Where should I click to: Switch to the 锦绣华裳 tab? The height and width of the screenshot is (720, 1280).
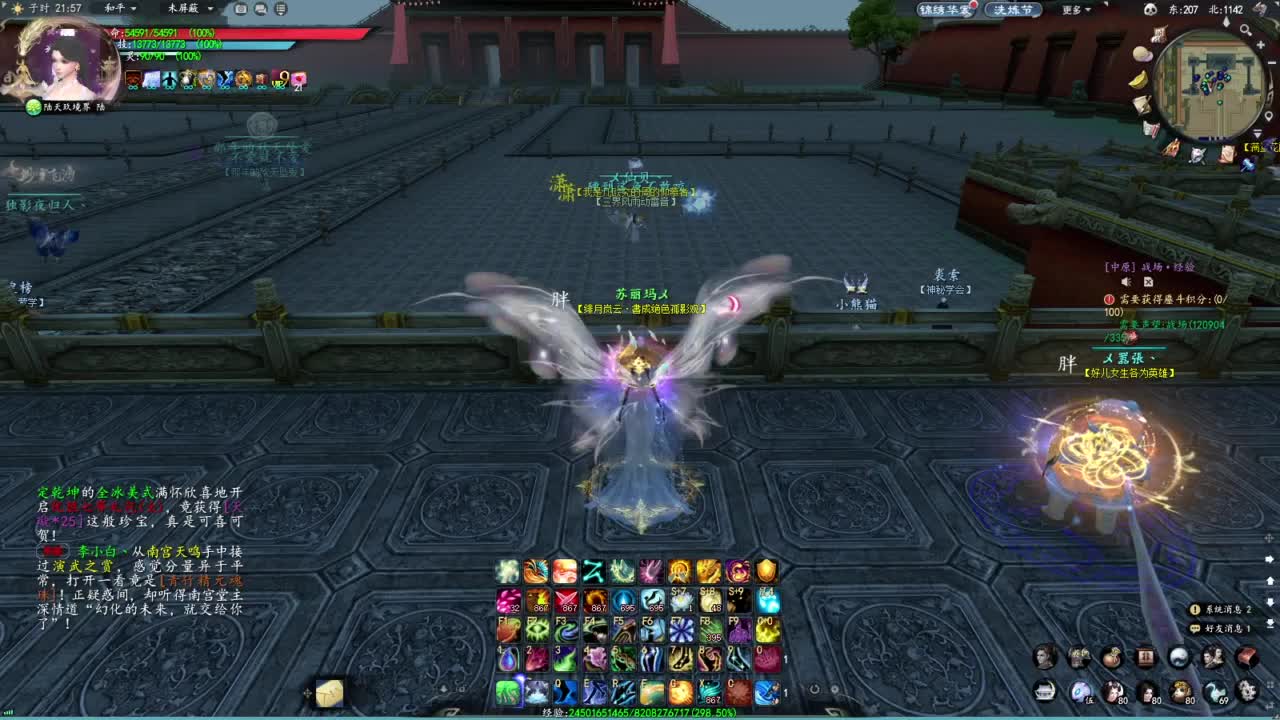947,9
